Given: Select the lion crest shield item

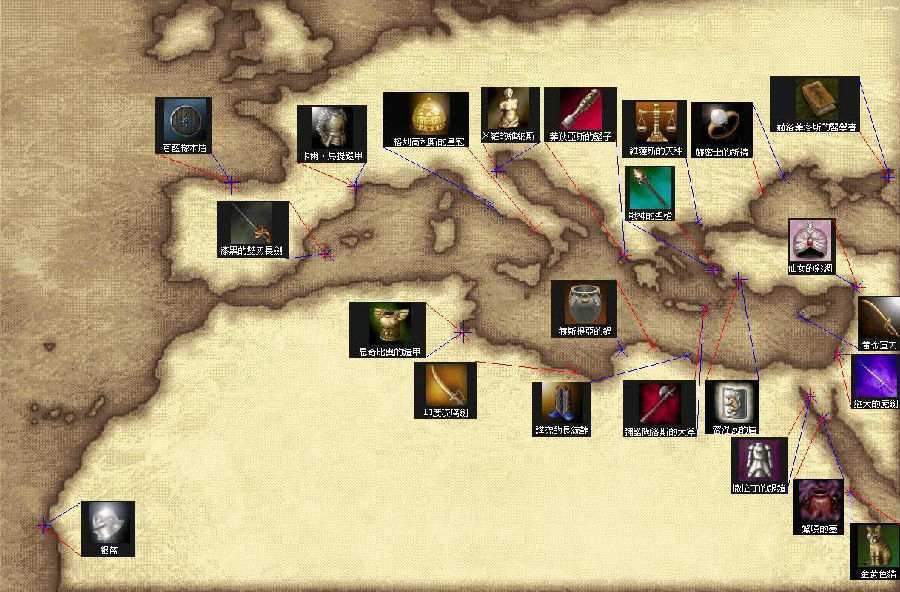Looking at the screenshot, I should 731,402.
